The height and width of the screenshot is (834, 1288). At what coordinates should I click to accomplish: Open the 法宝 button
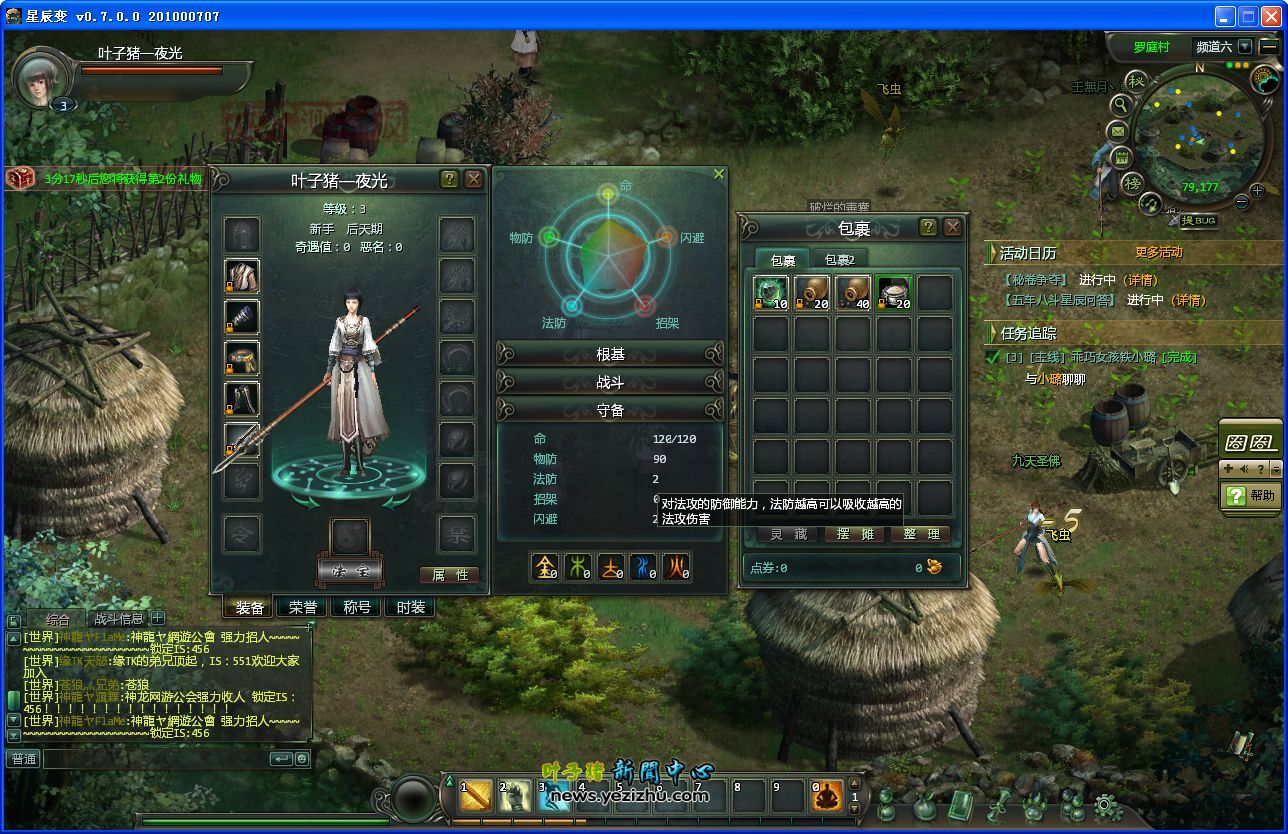349,570
